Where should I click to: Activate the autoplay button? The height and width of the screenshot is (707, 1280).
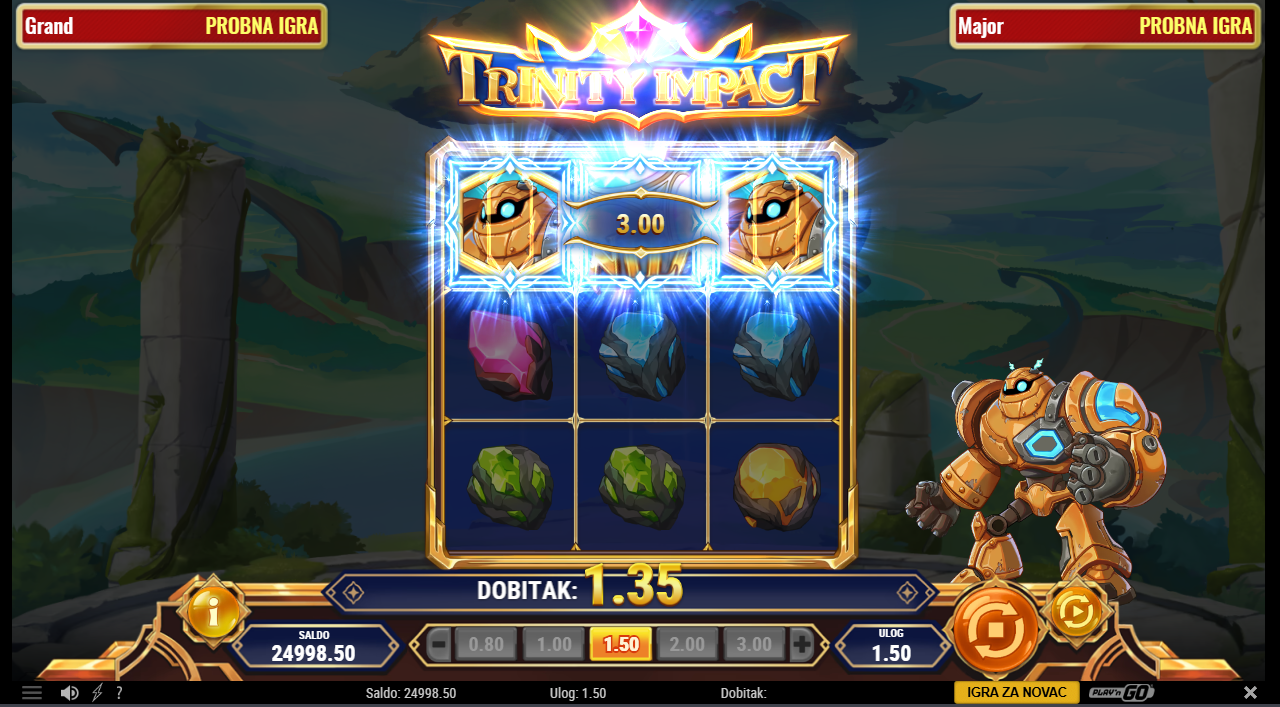point(1076,611)
